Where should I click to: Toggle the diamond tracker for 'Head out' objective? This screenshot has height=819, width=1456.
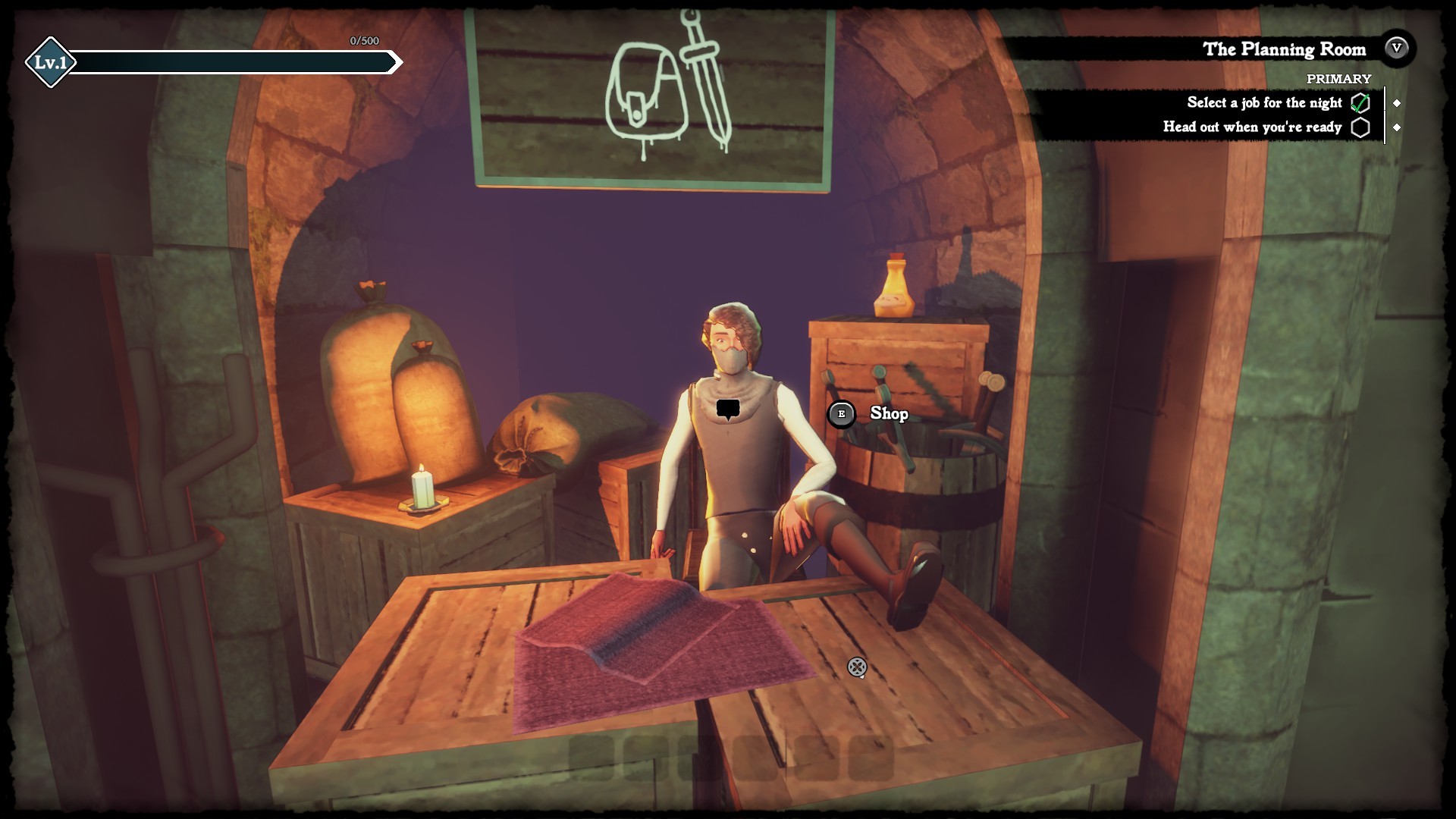(1398, 128)
